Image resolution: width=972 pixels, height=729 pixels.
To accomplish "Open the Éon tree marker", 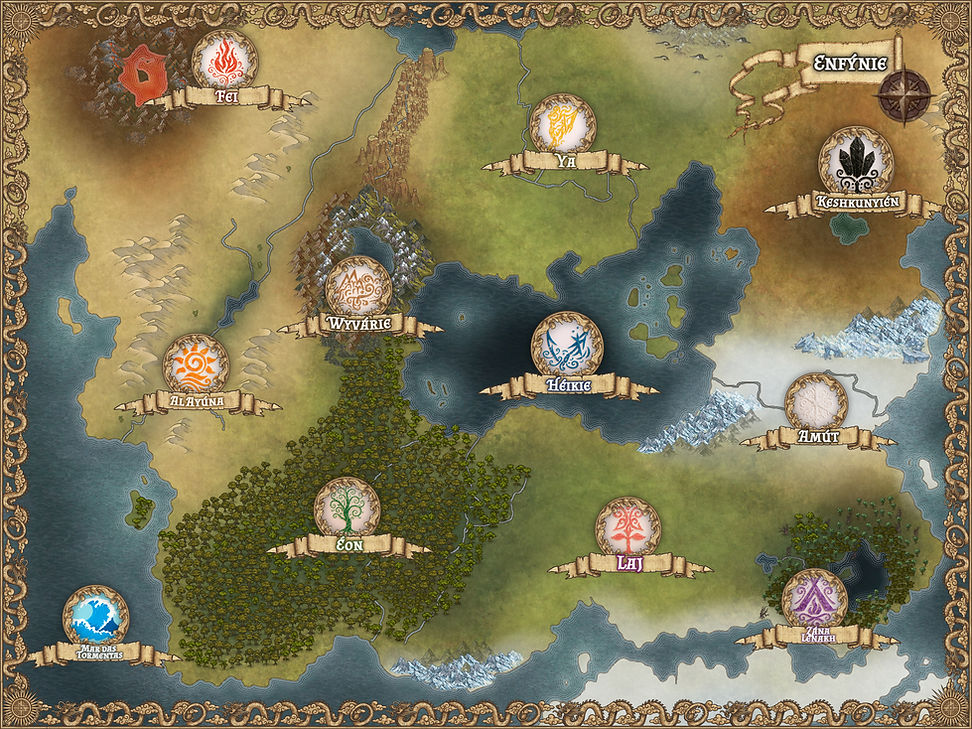I will point(347,509).
